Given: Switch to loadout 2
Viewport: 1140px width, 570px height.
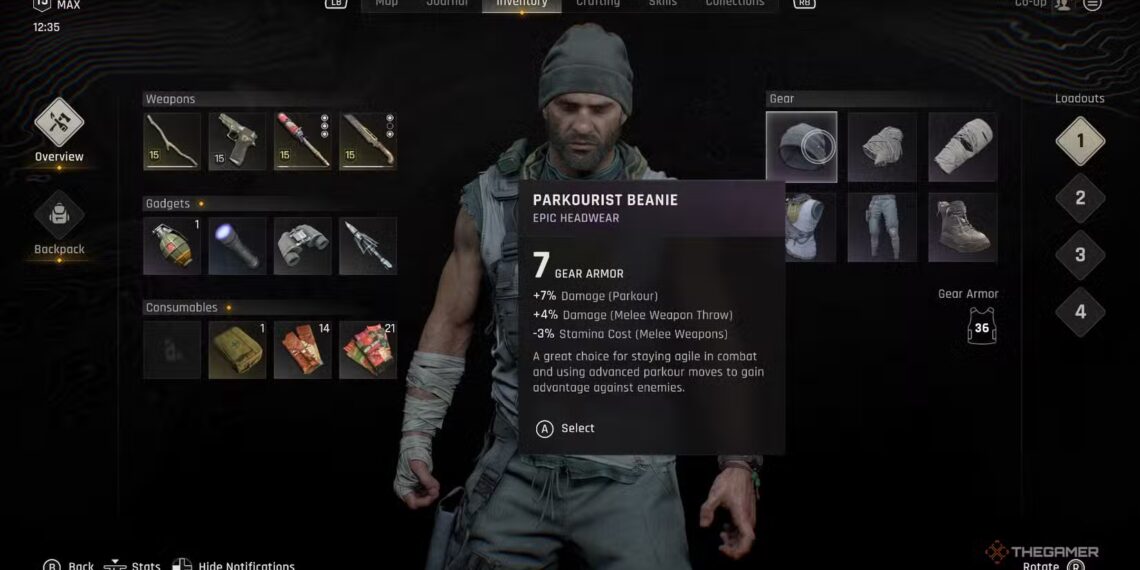Looking at the screenshot, I should click(1080, 198).
